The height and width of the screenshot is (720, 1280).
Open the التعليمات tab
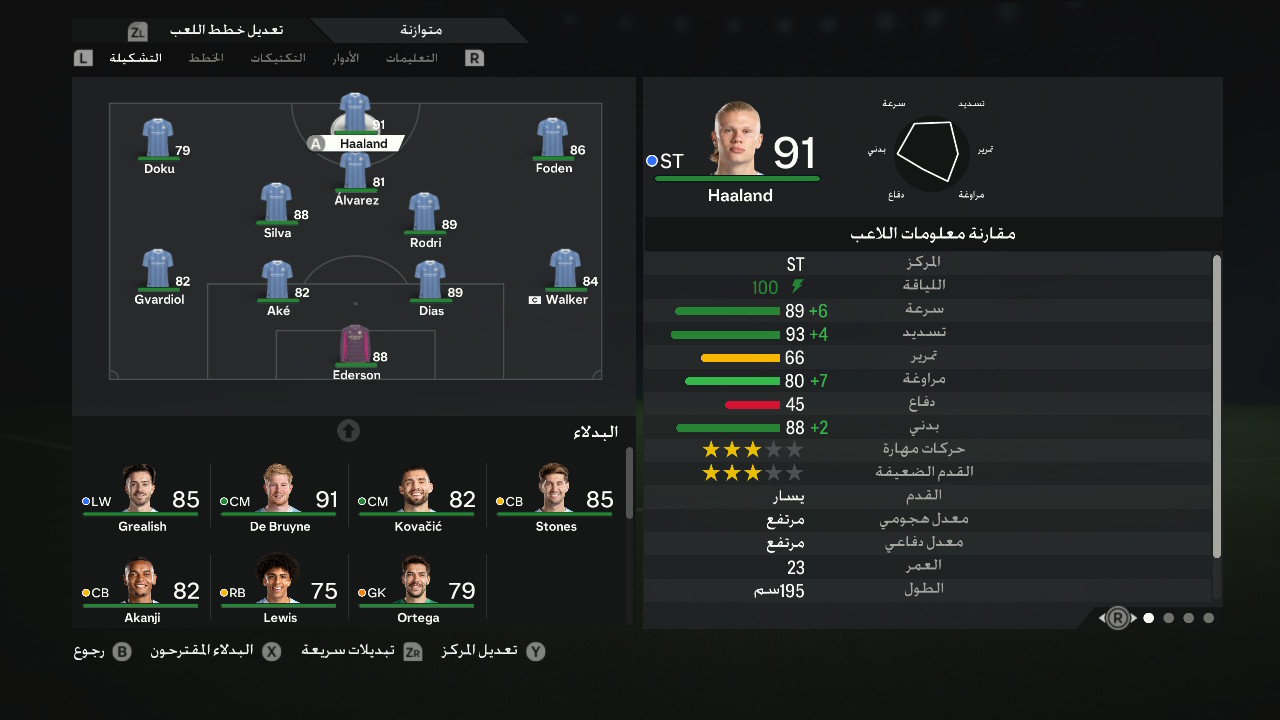[412, 58]
